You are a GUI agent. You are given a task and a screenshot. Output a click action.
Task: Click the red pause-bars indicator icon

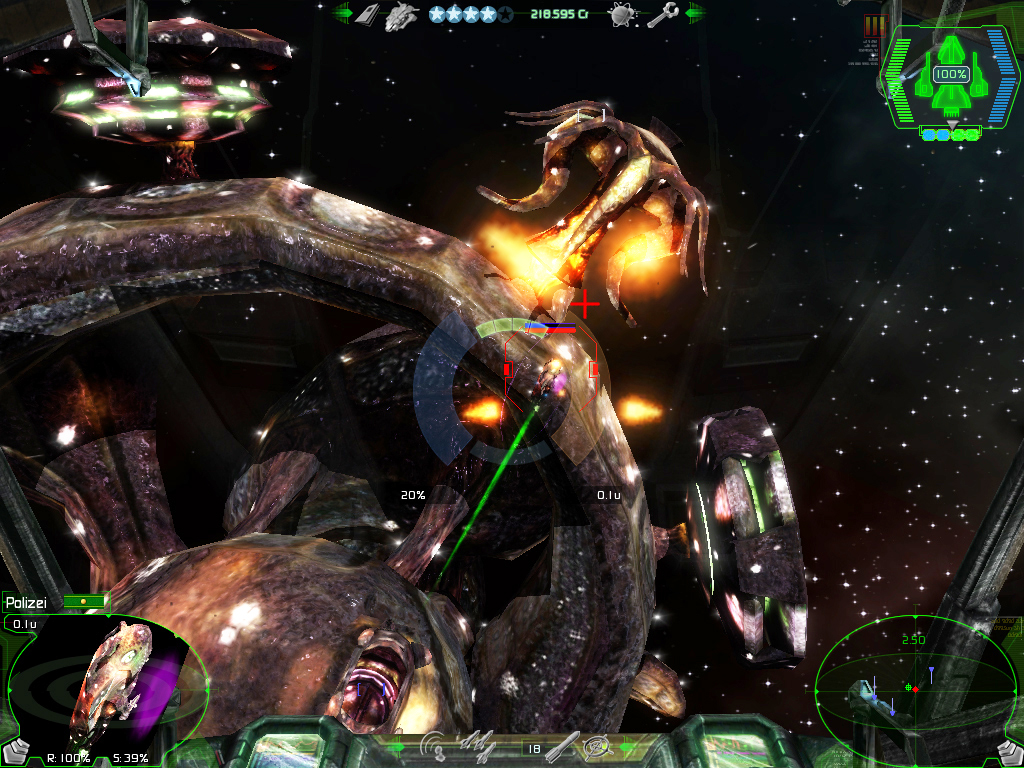875,26
